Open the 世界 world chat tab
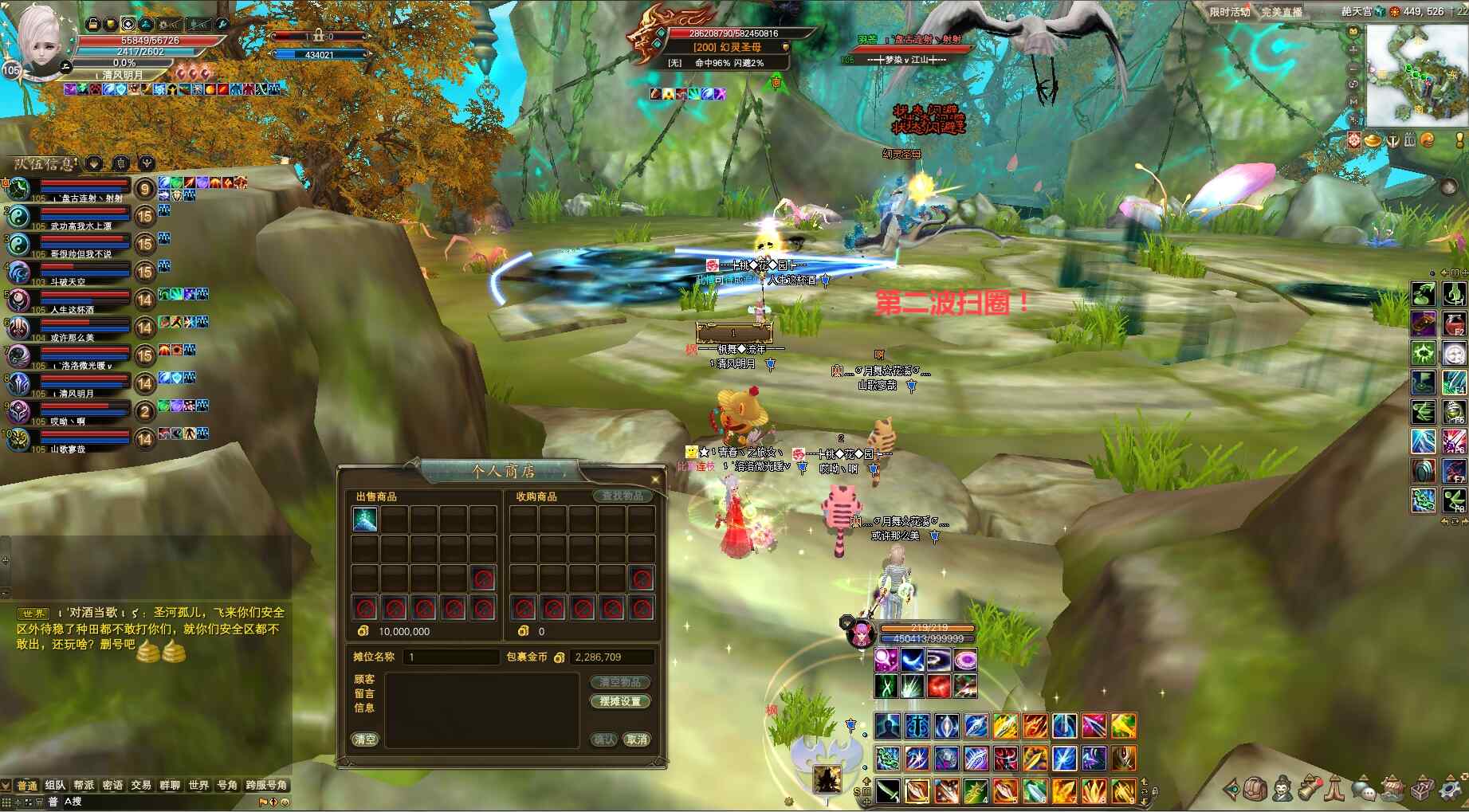This screenshot has height=812, width=1469. 198,786
